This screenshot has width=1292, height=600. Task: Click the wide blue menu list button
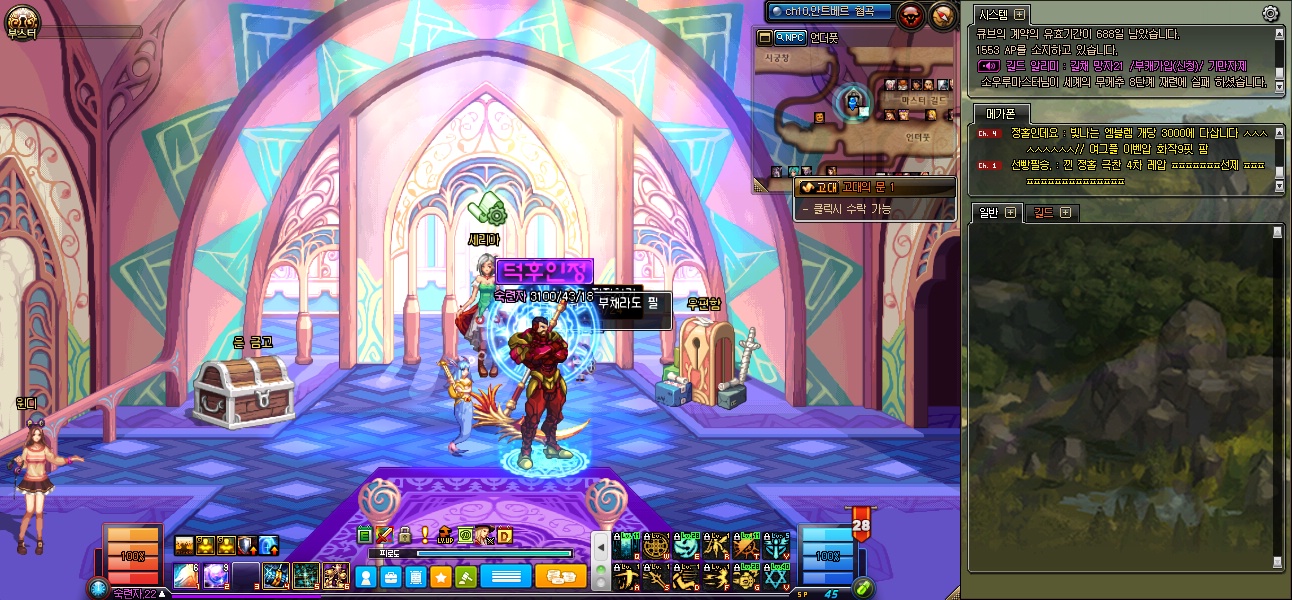click(505, 577)
